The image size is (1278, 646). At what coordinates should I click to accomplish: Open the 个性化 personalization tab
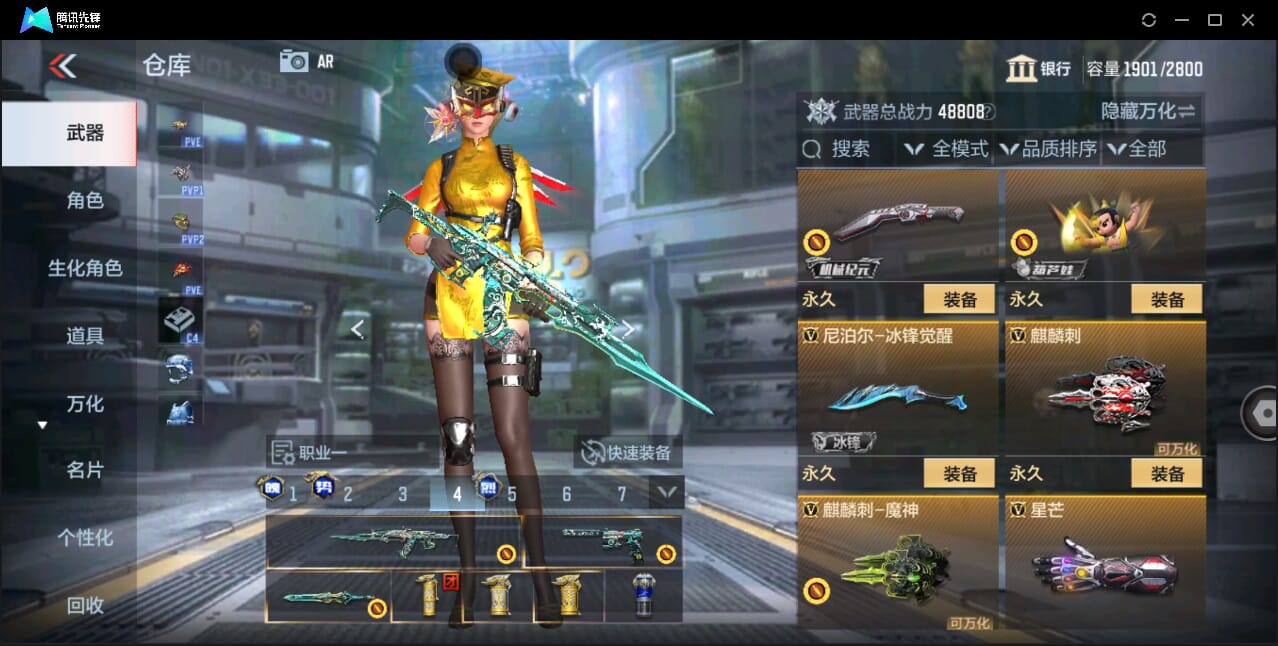click(85, 538)
